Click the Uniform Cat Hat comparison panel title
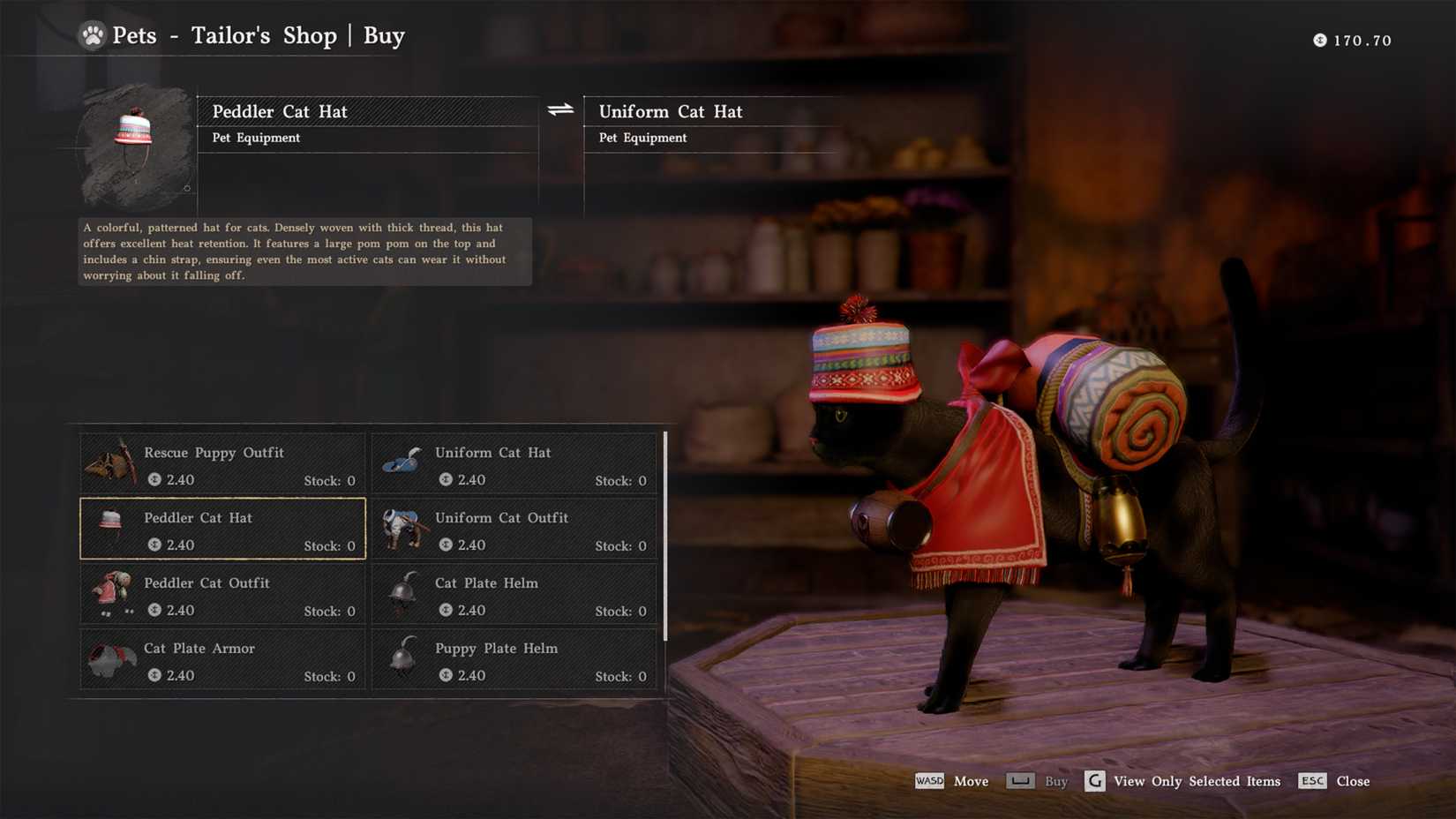1456x819 pixels. click(671, 111)
